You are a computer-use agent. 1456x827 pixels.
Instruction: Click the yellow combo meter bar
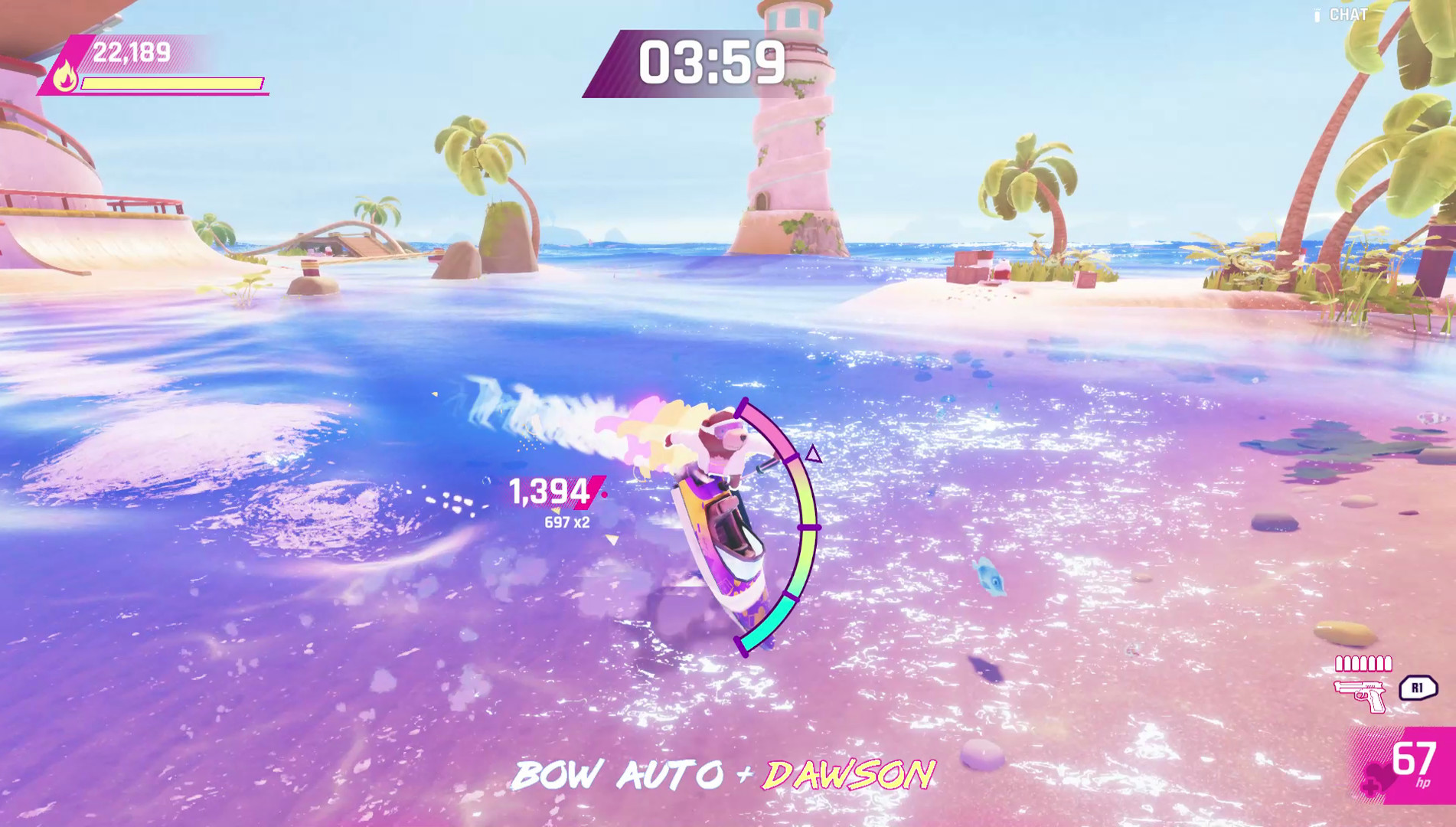(172, 84)
